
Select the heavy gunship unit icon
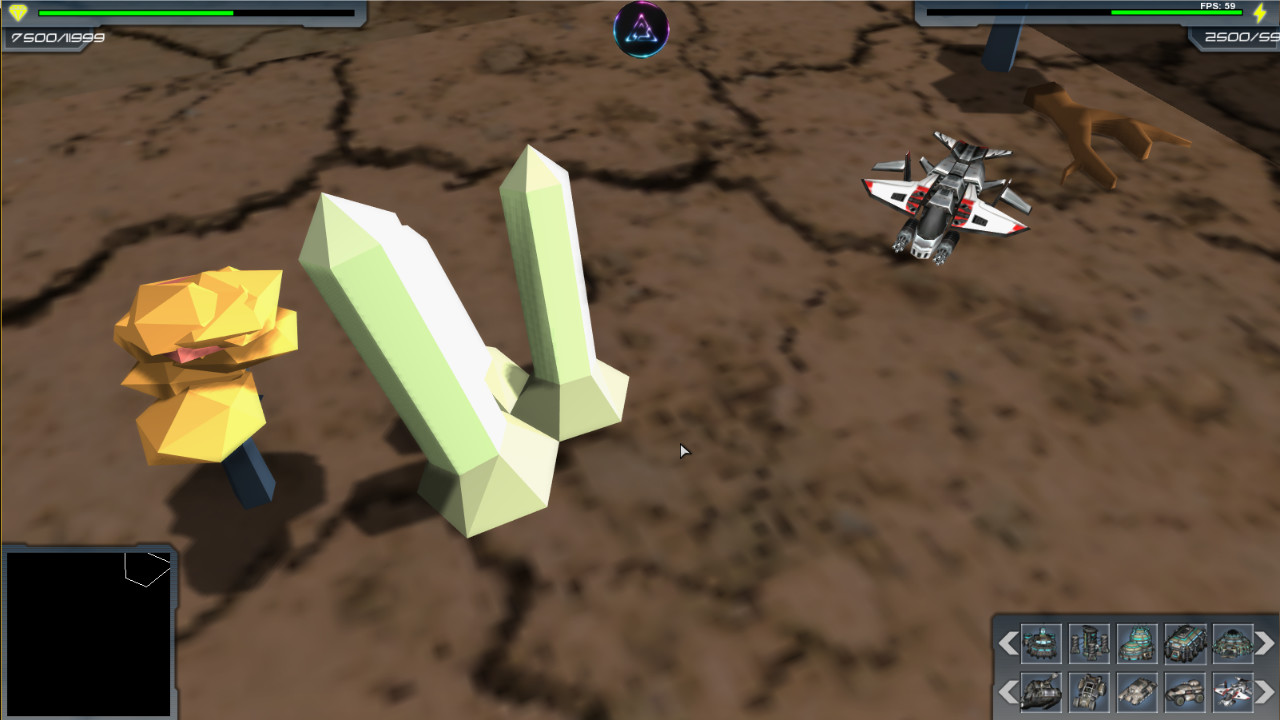1041,692
